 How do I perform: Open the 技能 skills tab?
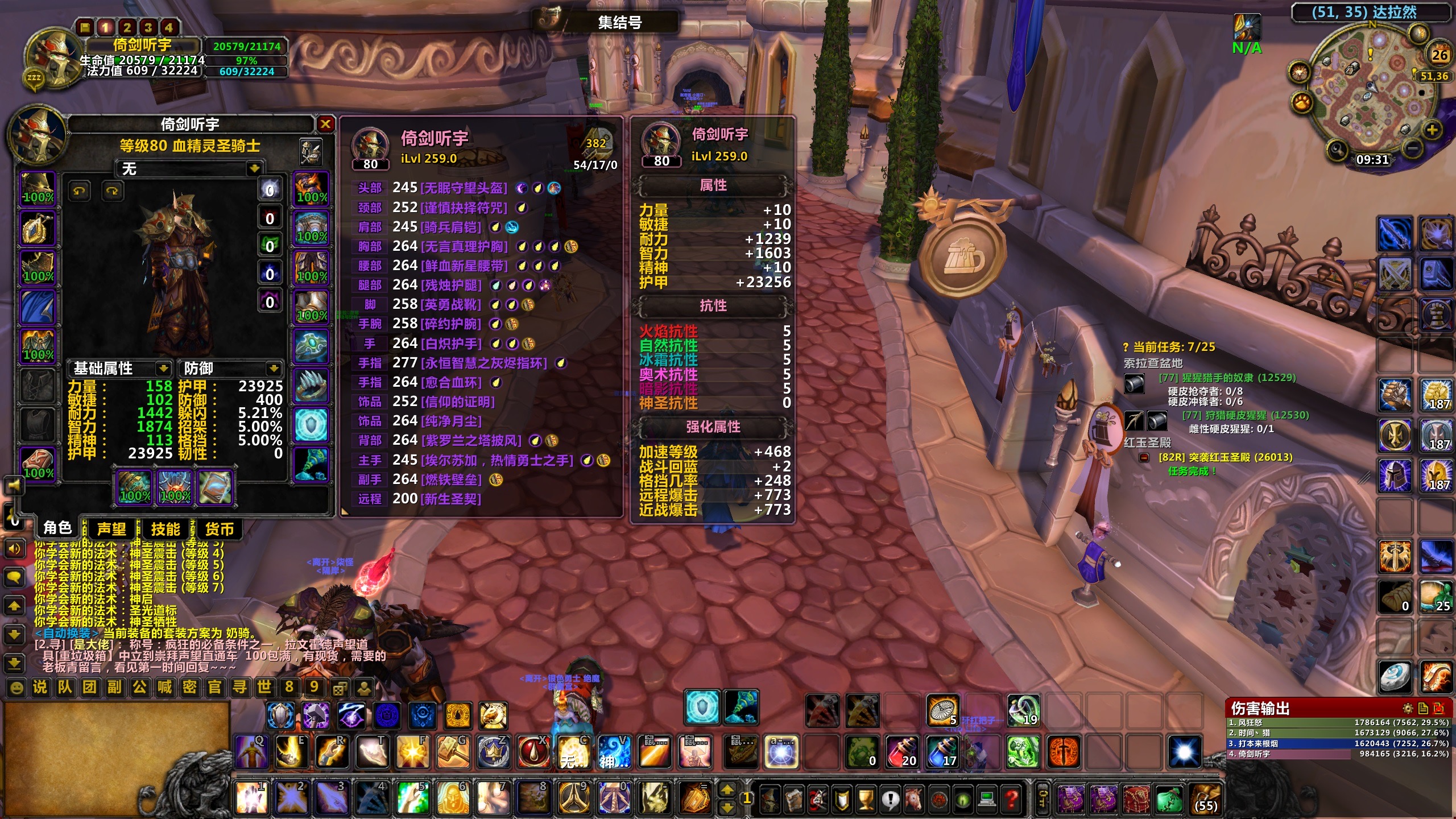tap(165, 529)
